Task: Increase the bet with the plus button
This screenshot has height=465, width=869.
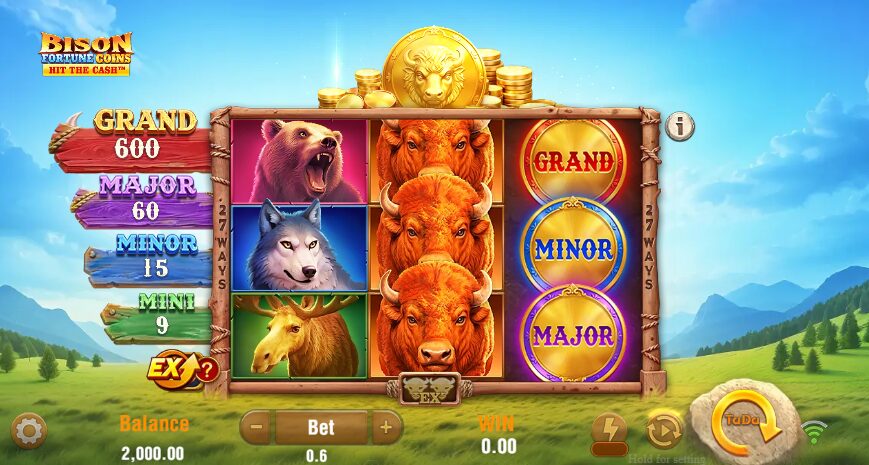Action: coord(386,428)
